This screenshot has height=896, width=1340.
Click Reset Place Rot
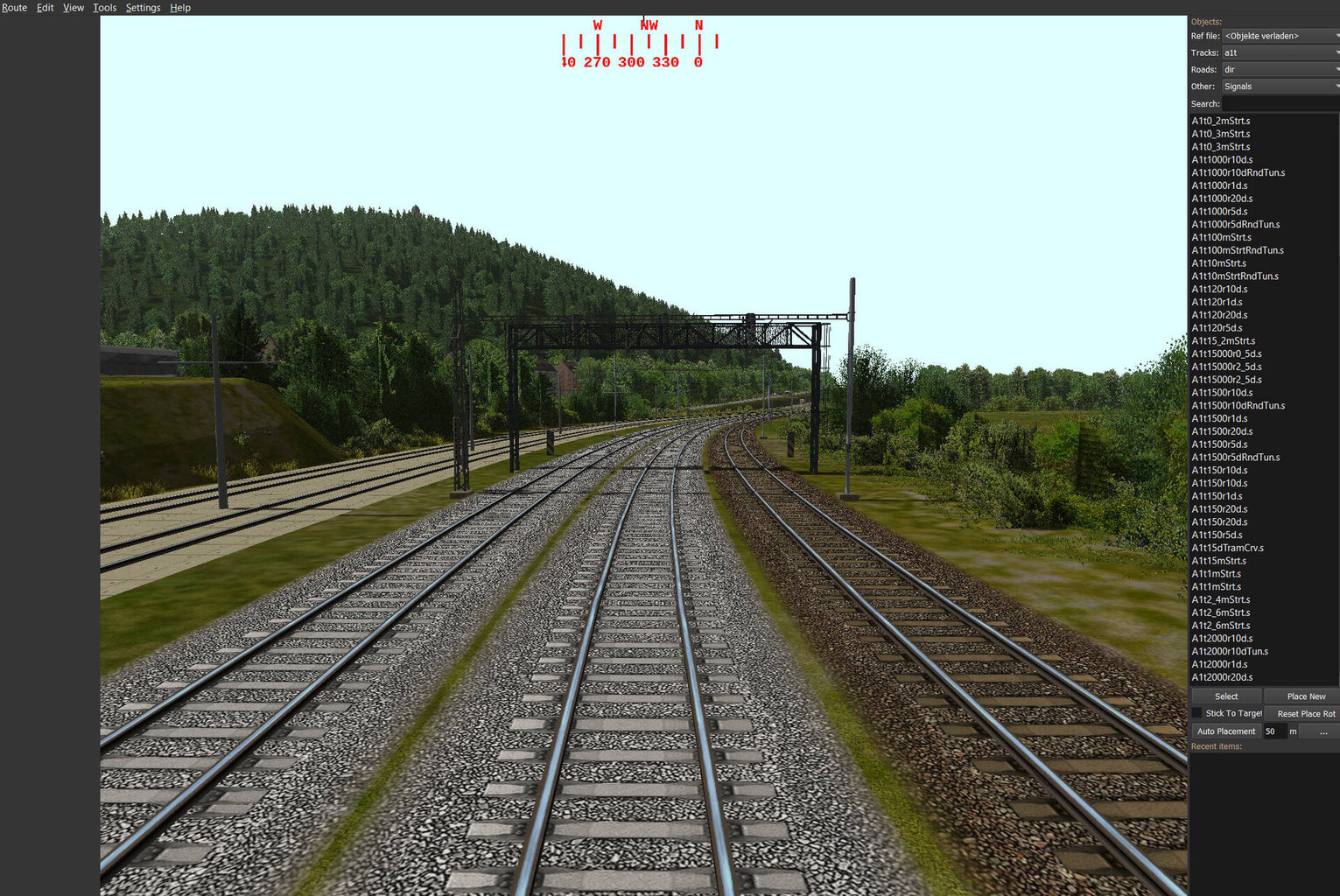pos(1305,714)
